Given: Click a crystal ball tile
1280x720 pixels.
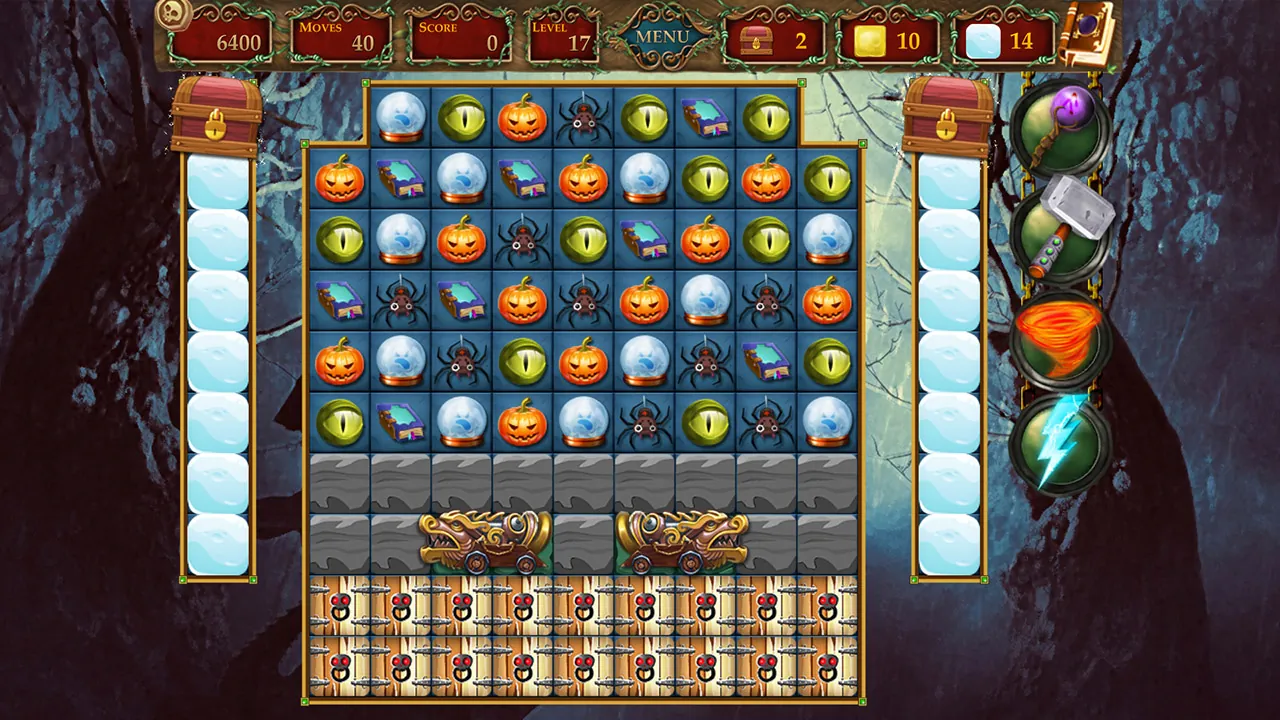Looking at the screenshot, I should pos(400,118).
